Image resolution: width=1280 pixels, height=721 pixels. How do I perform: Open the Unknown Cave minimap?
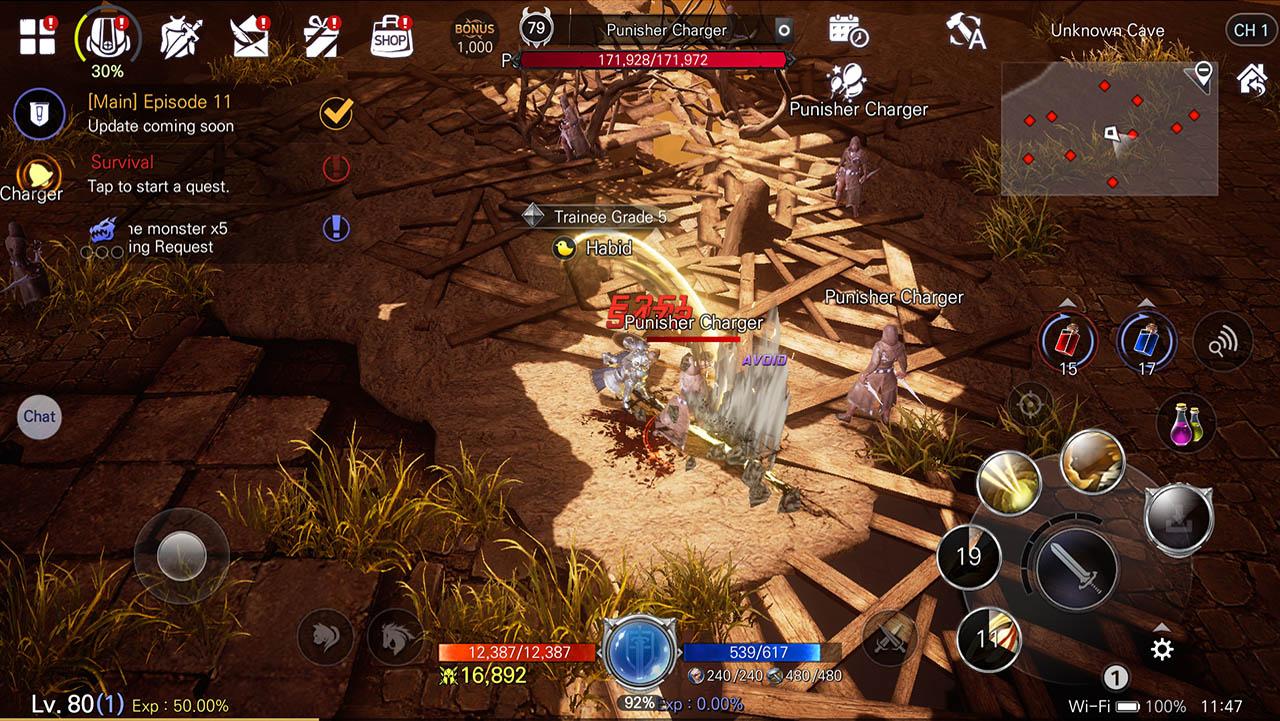coord(1109,129)
